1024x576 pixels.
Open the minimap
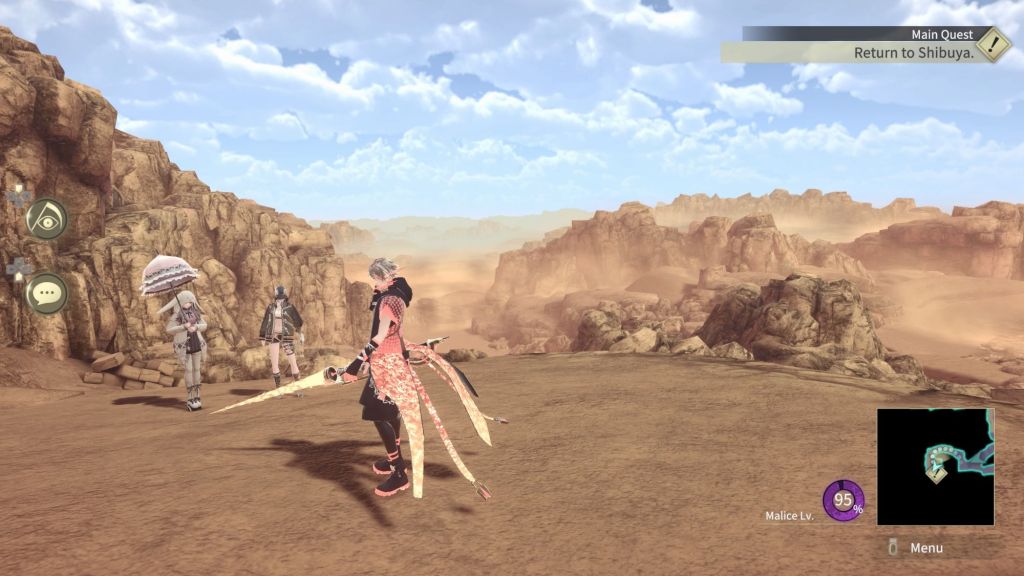click(x=935, y=466)
